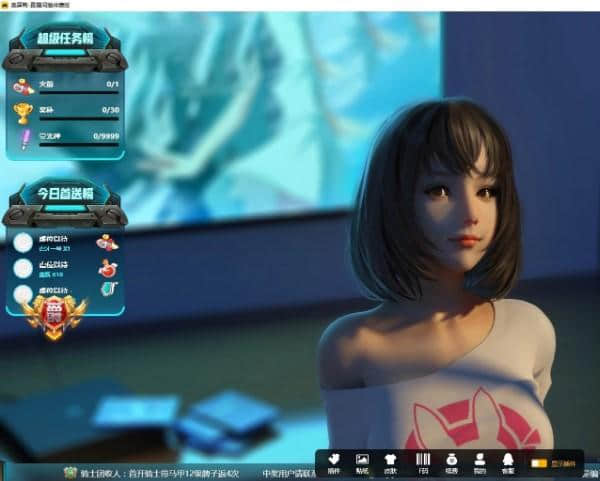Select the gold trophy mission row
Image resolution: width=600 pixels, height=481 pixels.
point(66,112)
